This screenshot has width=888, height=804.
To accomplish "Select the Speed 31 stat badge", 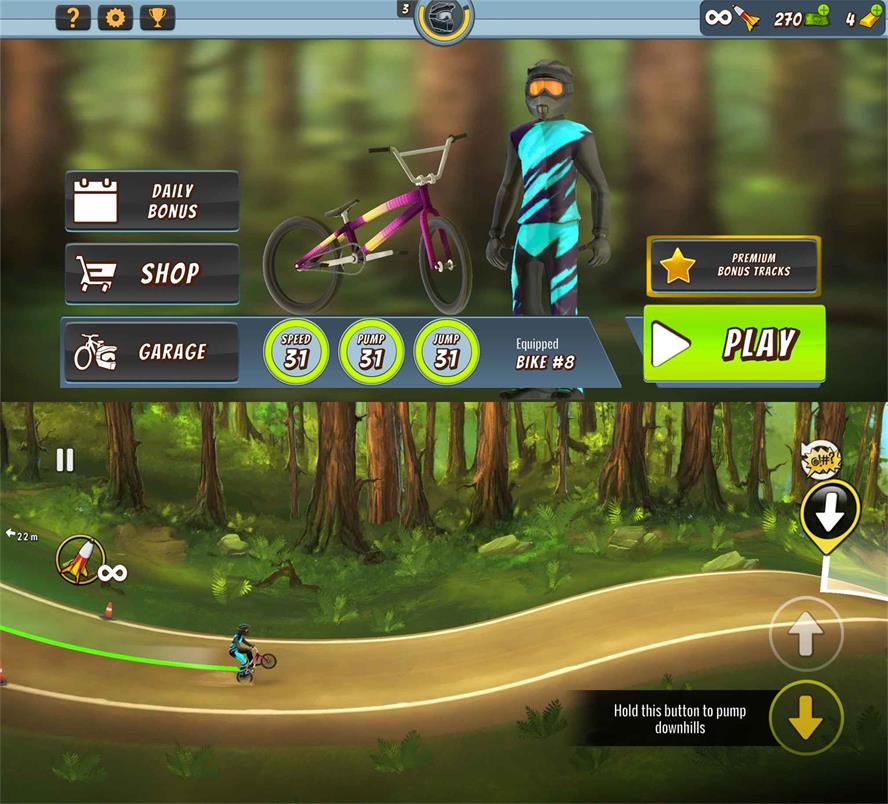I will point(296,352).
